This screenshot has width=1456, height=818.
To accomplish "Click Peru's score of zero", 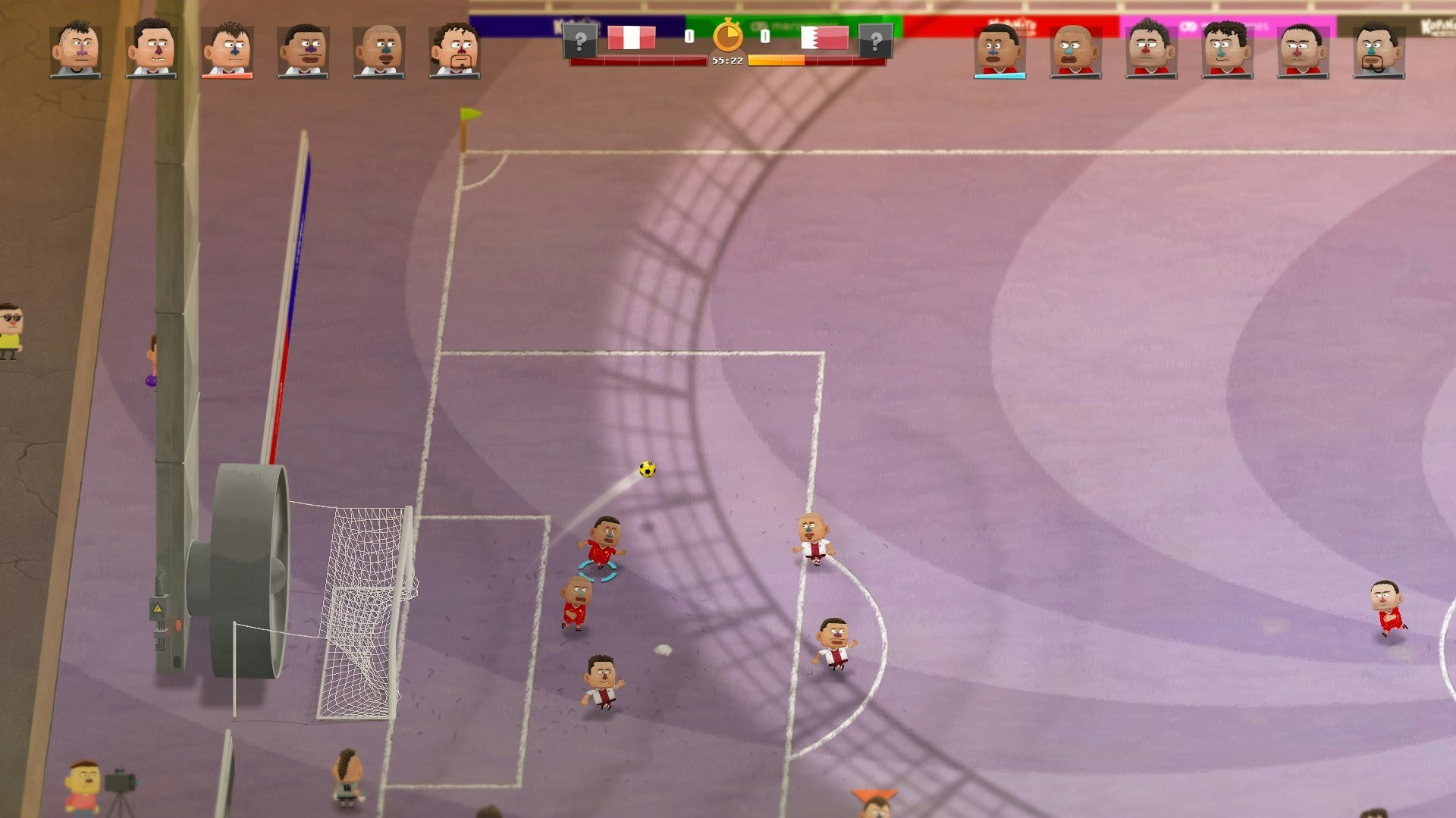I will click(x=689, y=34).
